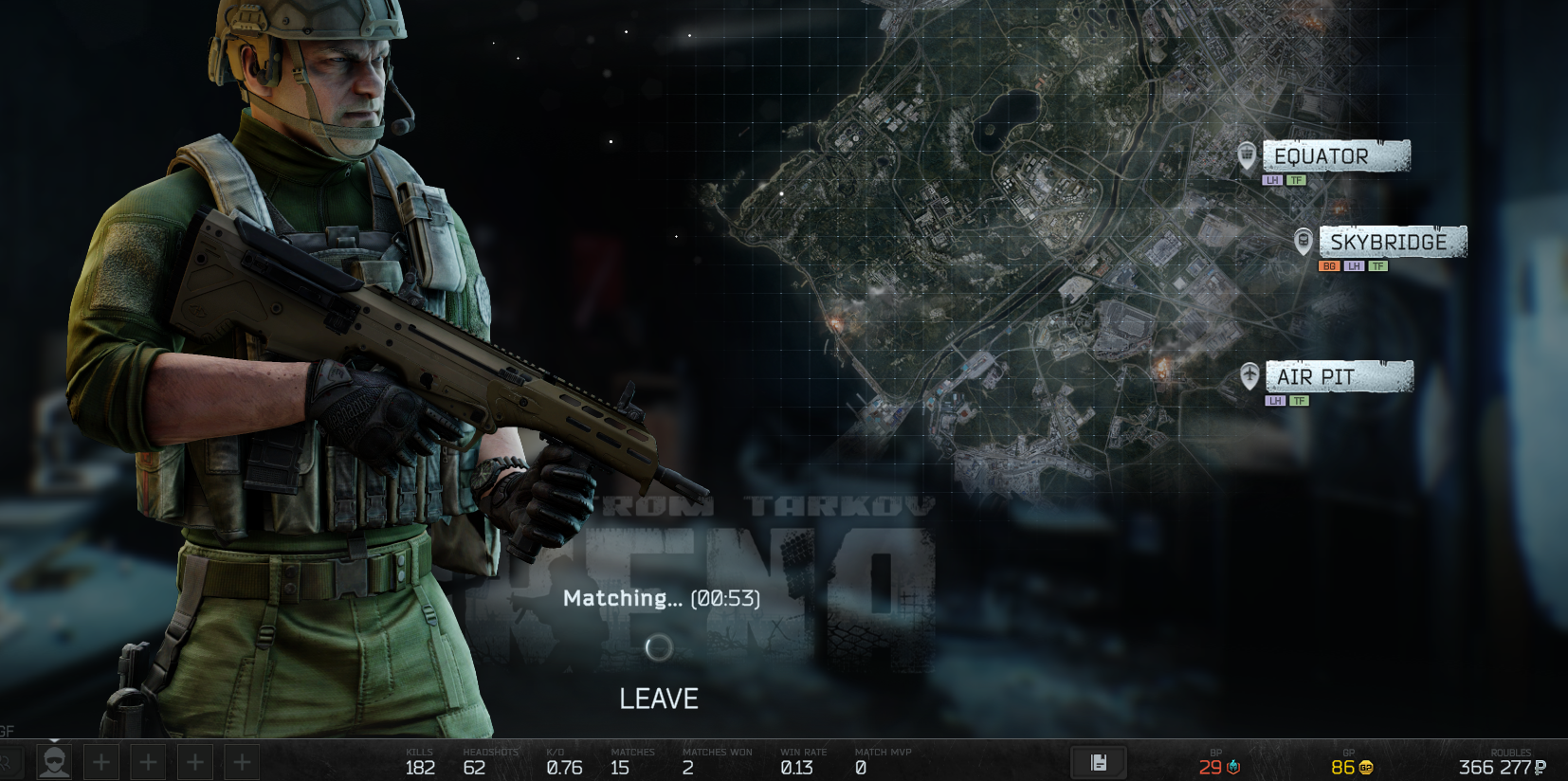Screen dimensions: 1568x781
Task: Select the Equator map label
Action: pyautogui.click(x=1335, y=156)
